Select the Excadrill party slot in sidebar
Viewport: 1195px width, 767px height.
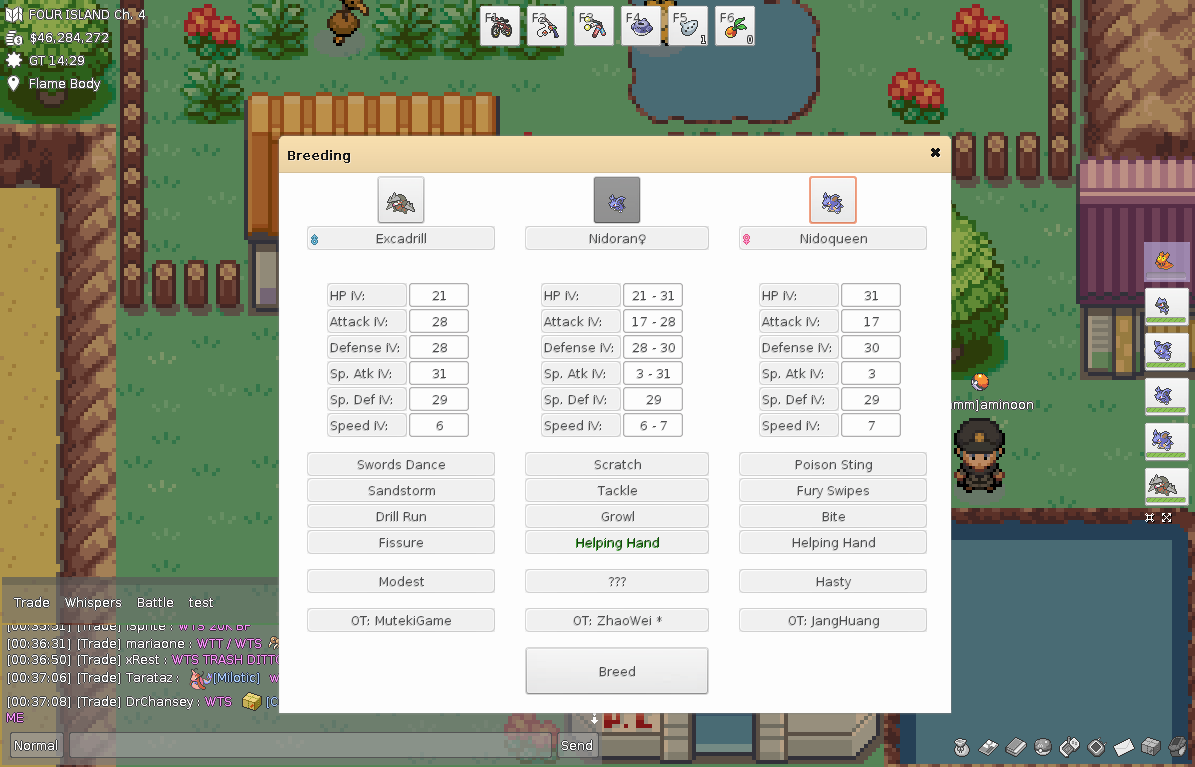tap(1165, 485)
